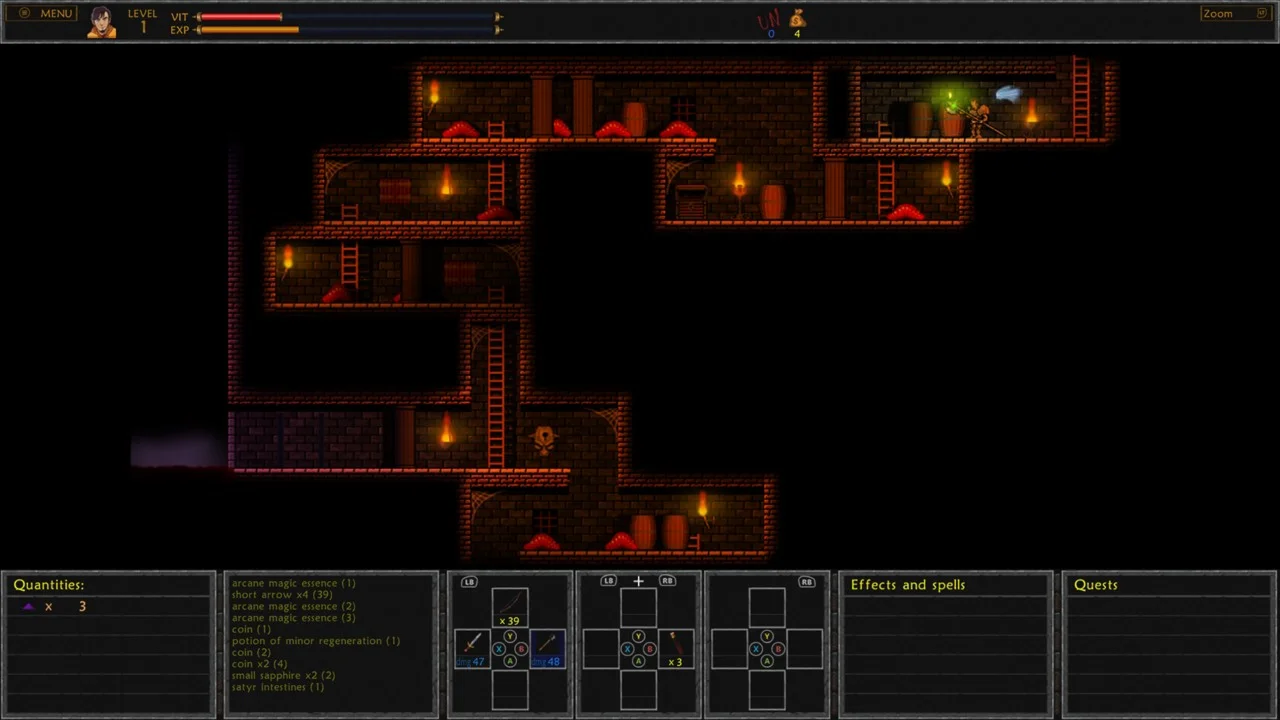
Task: Use the red potion slot showing x3
Action: [x=675, y=647]
